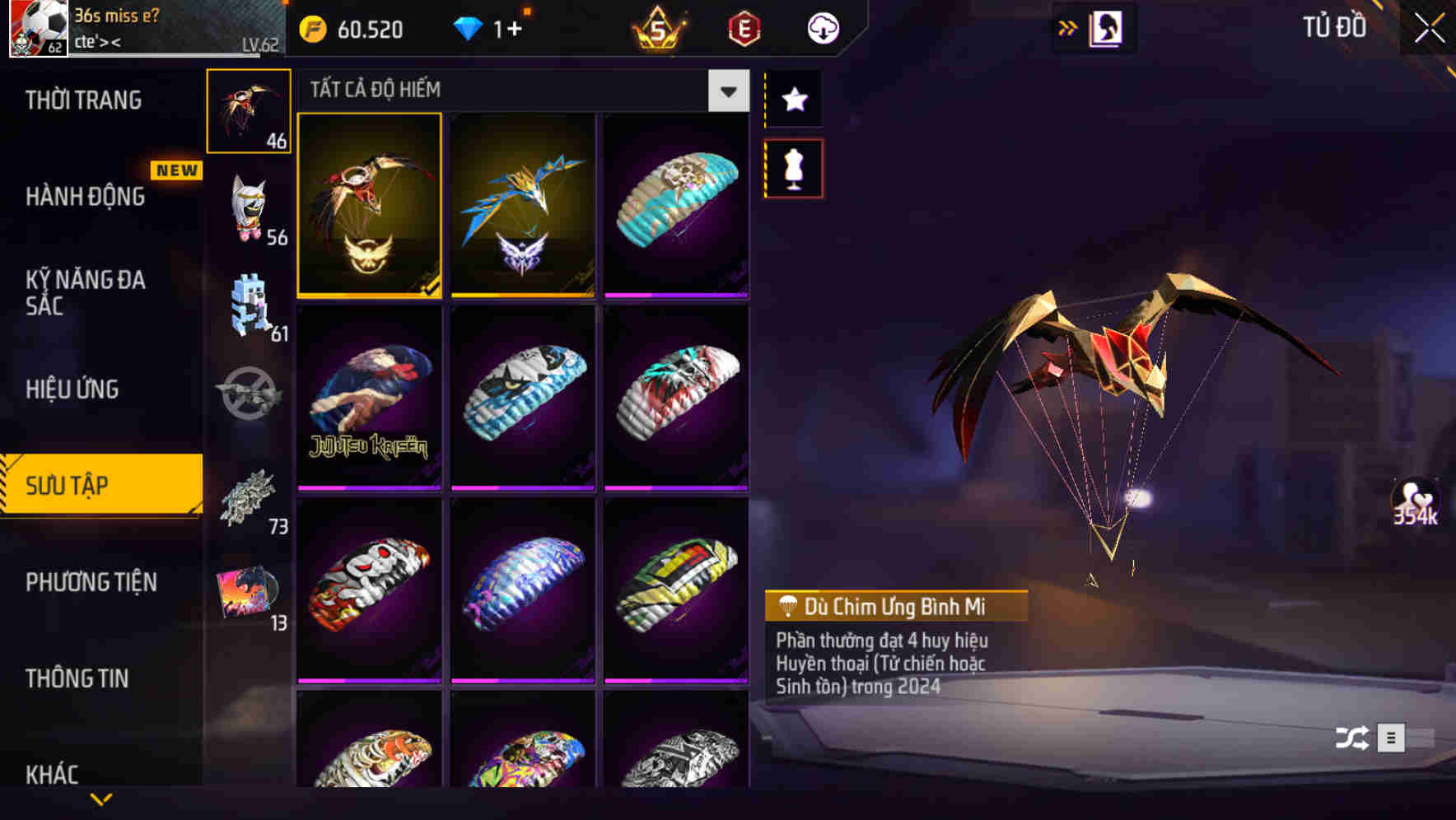1456x820 pixels.
Task: Toggle the mannequin preview mode
Action: pyautogui.click(x=792, y=167)
